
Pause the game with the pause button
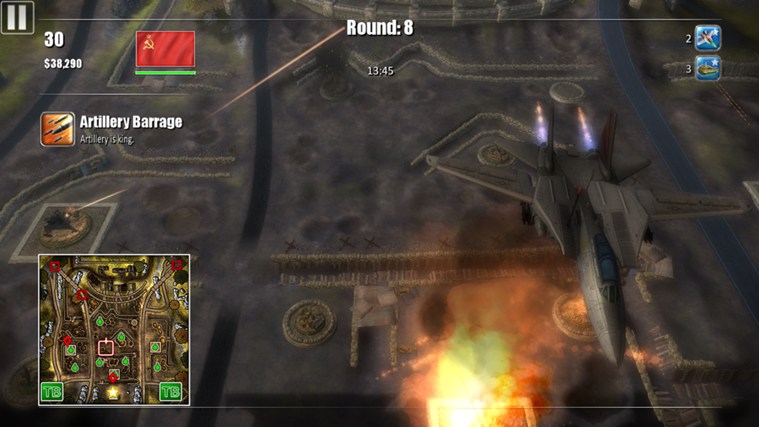tap(16, 16)
